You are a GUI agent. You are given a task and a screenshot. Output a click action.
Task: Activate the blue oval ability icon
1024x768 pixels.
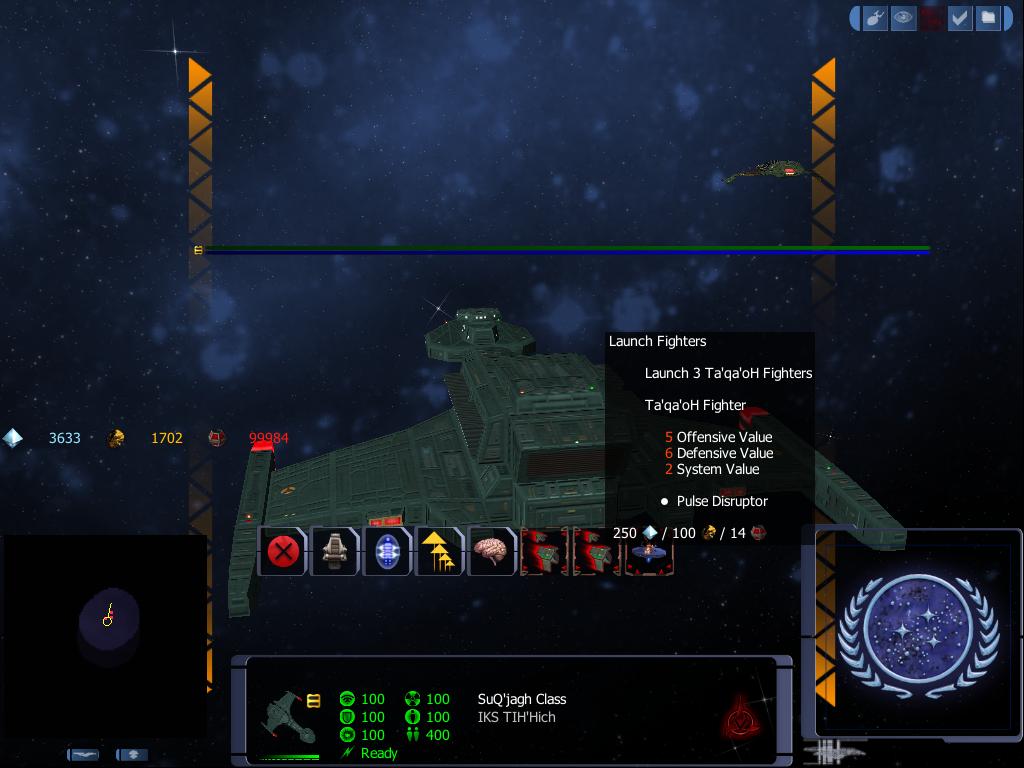387,551
